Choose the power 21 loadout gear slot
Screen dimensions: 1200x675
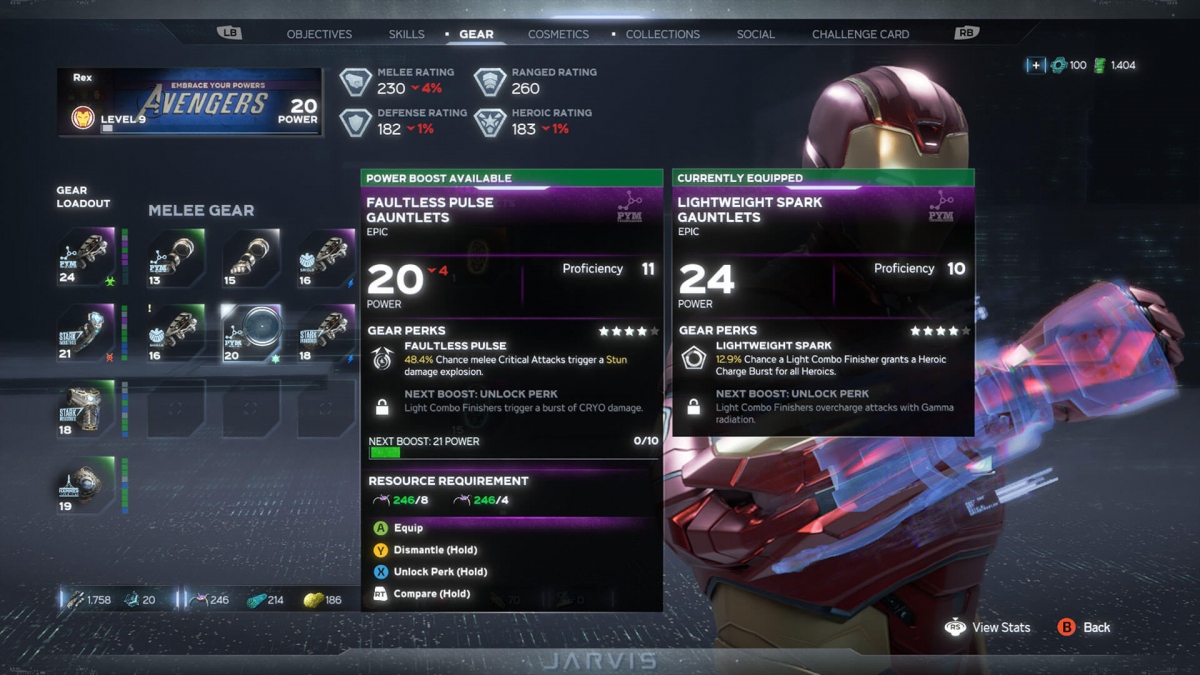click(86, 333)
